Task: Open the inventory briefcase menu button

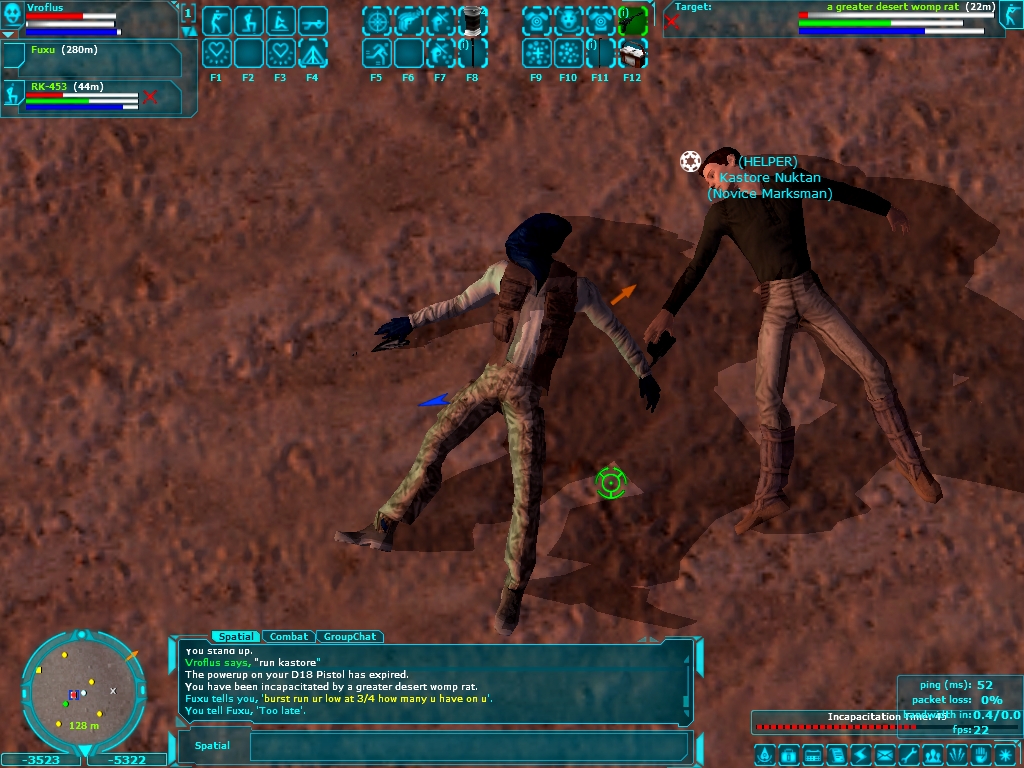Action: pos(787,754)
